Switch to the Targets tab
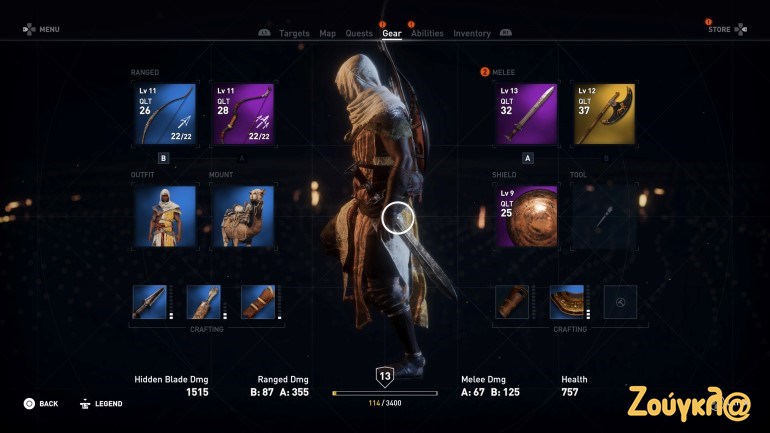Screen dimensions: 770x433 point(294,34)
